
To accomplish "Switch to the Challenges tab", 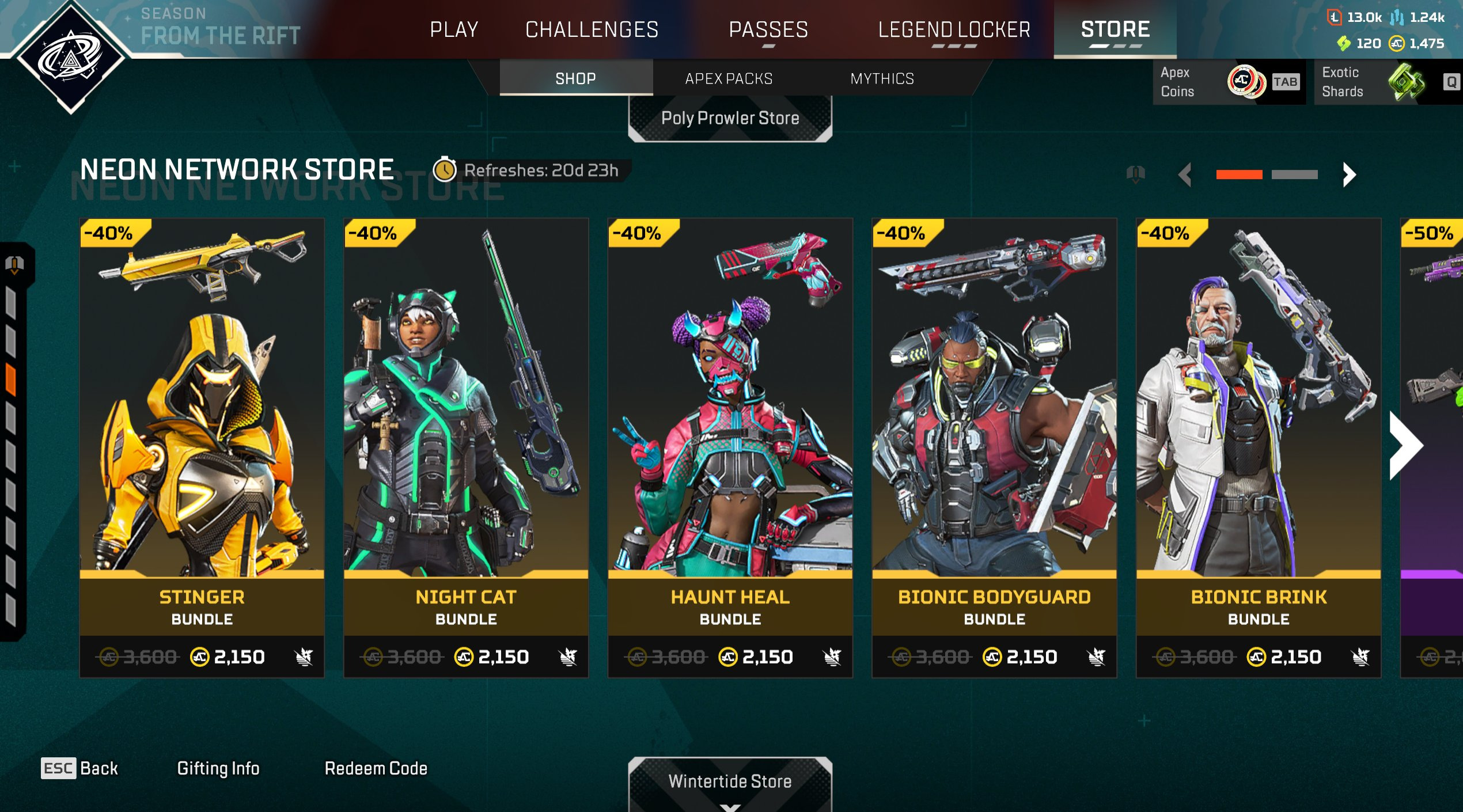I will 592,29.
